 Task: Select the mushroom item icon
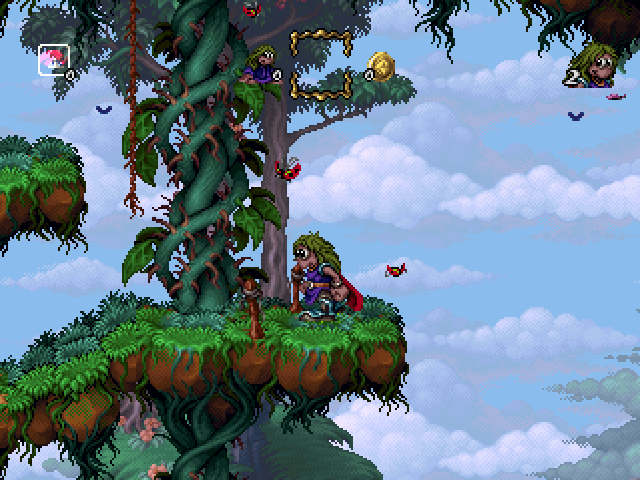50,59
